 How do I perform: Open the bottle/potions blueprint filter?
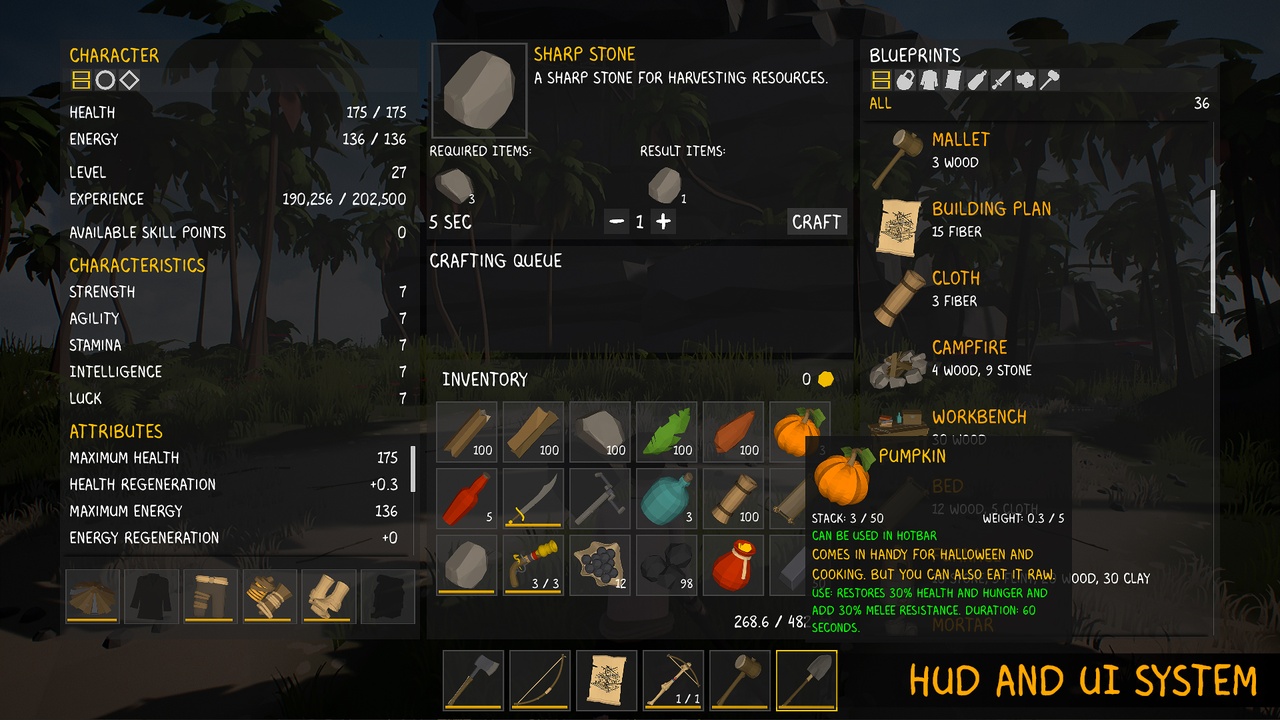click(x=977, y=82)
